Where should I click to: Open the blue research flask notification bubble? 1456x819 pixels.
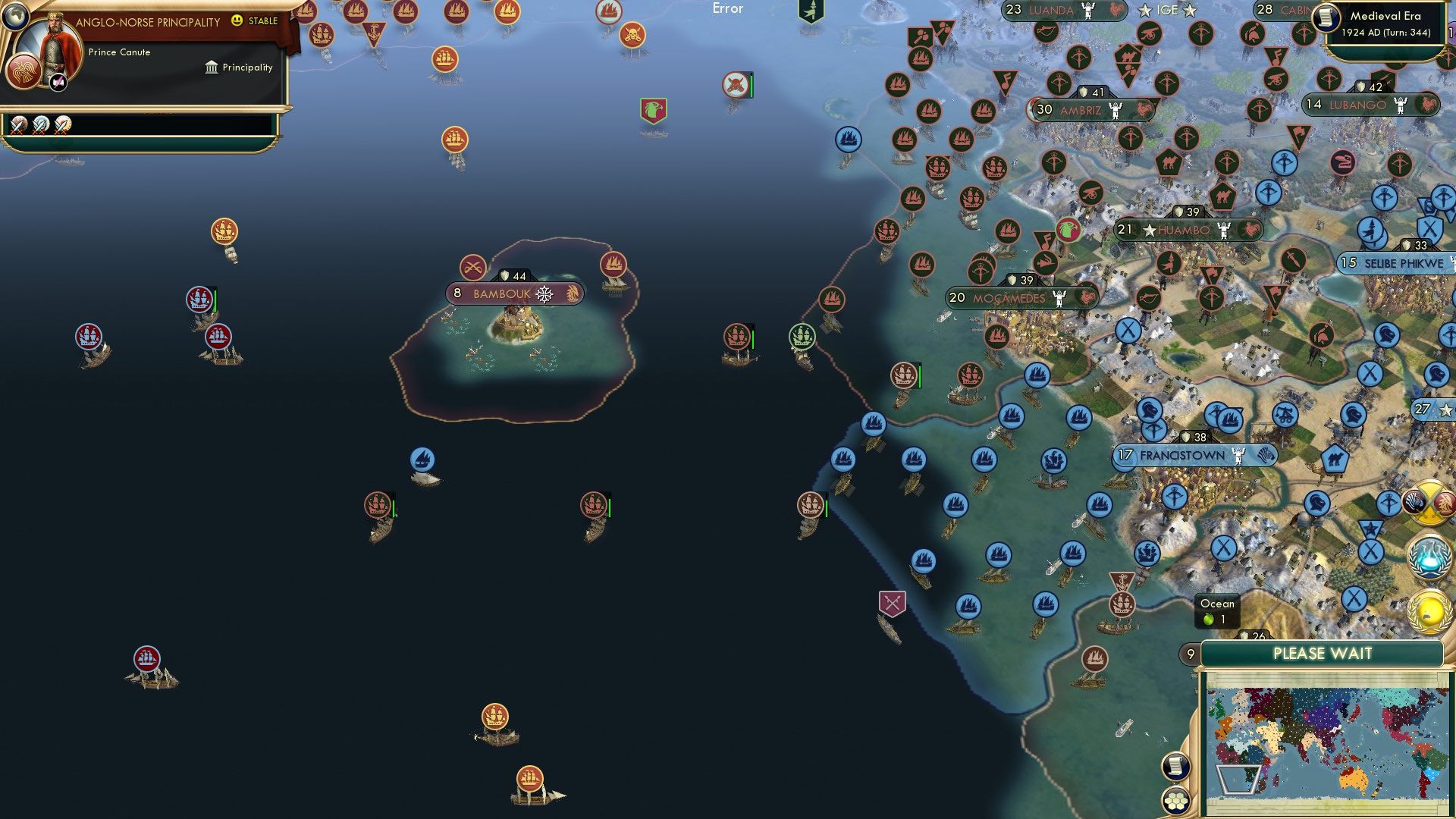point(1429,557)
